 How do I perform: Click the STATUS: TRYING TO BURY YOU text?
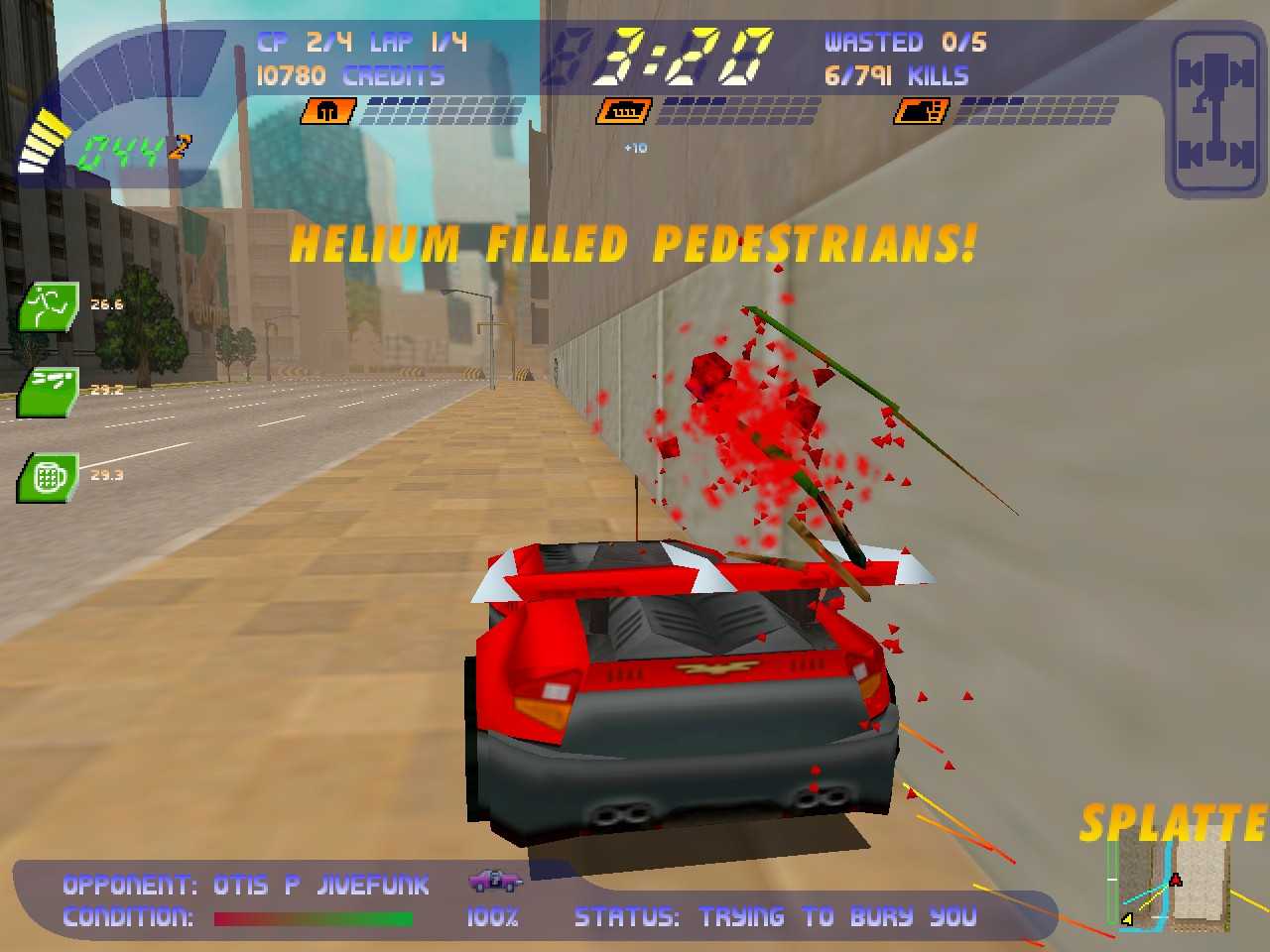pyautogui.click(x=776, y=917)
